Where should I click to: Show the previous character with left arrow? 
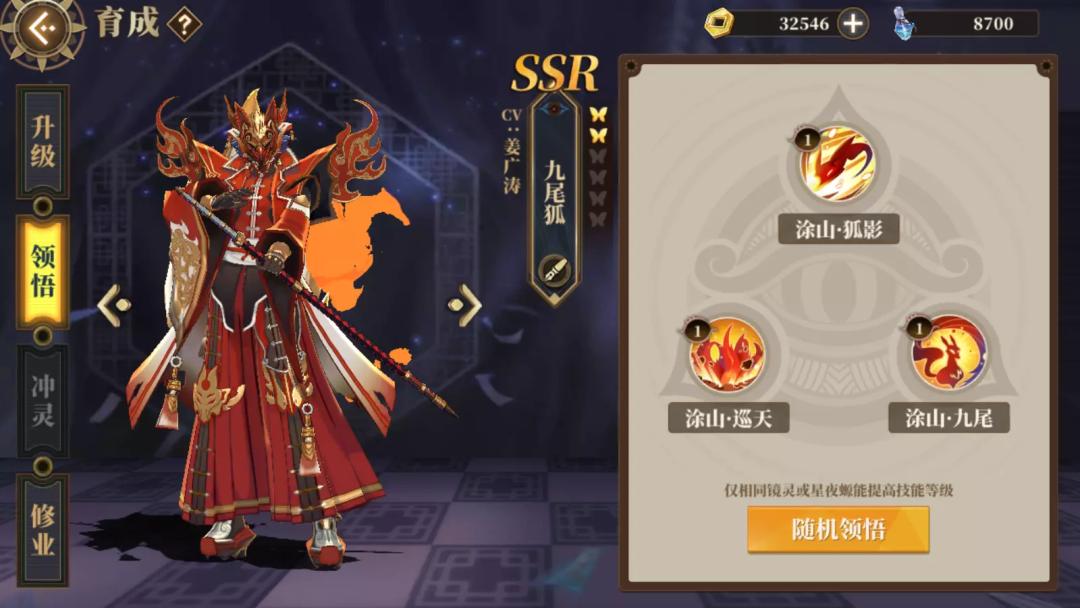point(114,305)
